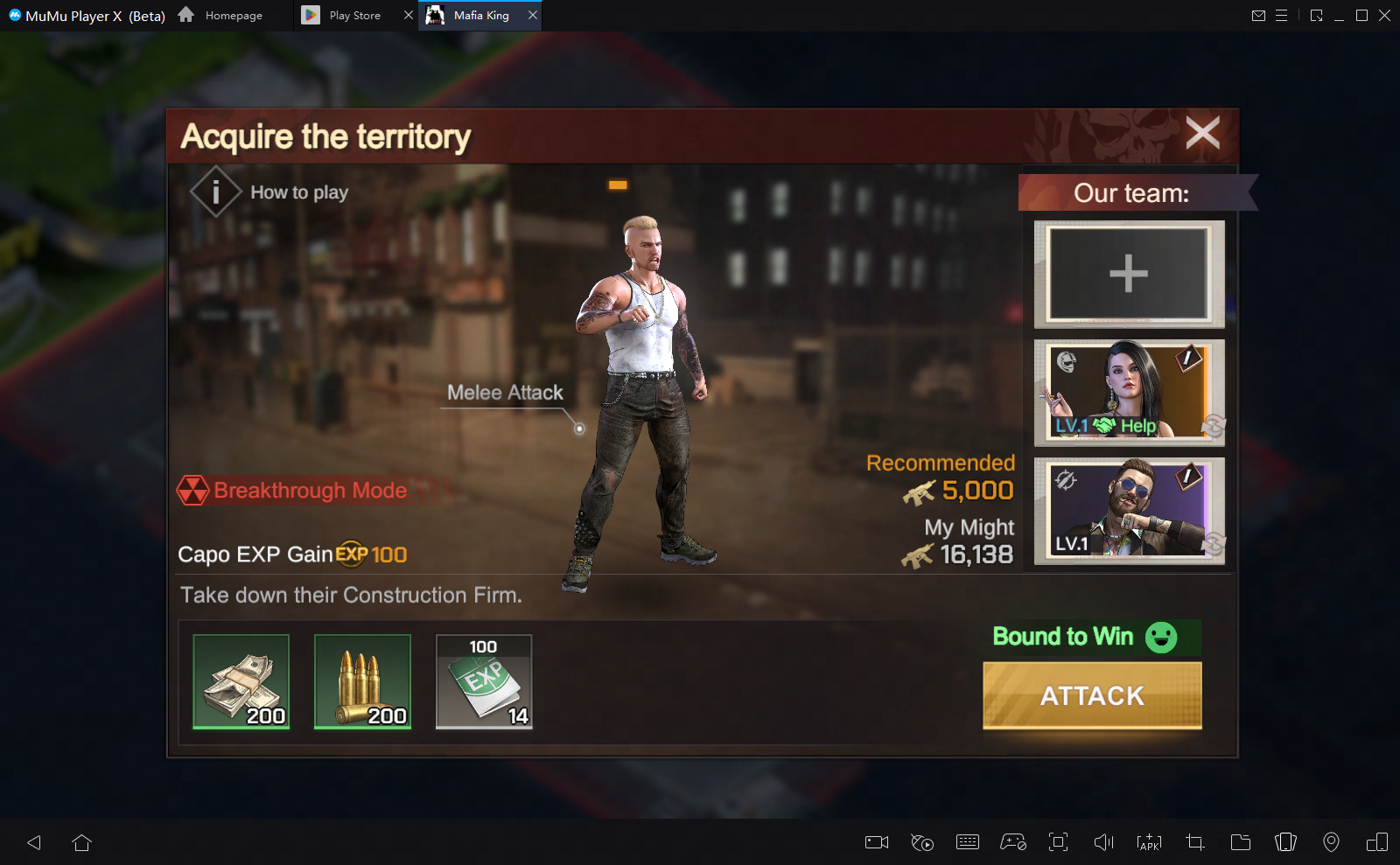Screen dimensions: 1400x865
Task: Open the How to play info icon
Action: [214, 192]
